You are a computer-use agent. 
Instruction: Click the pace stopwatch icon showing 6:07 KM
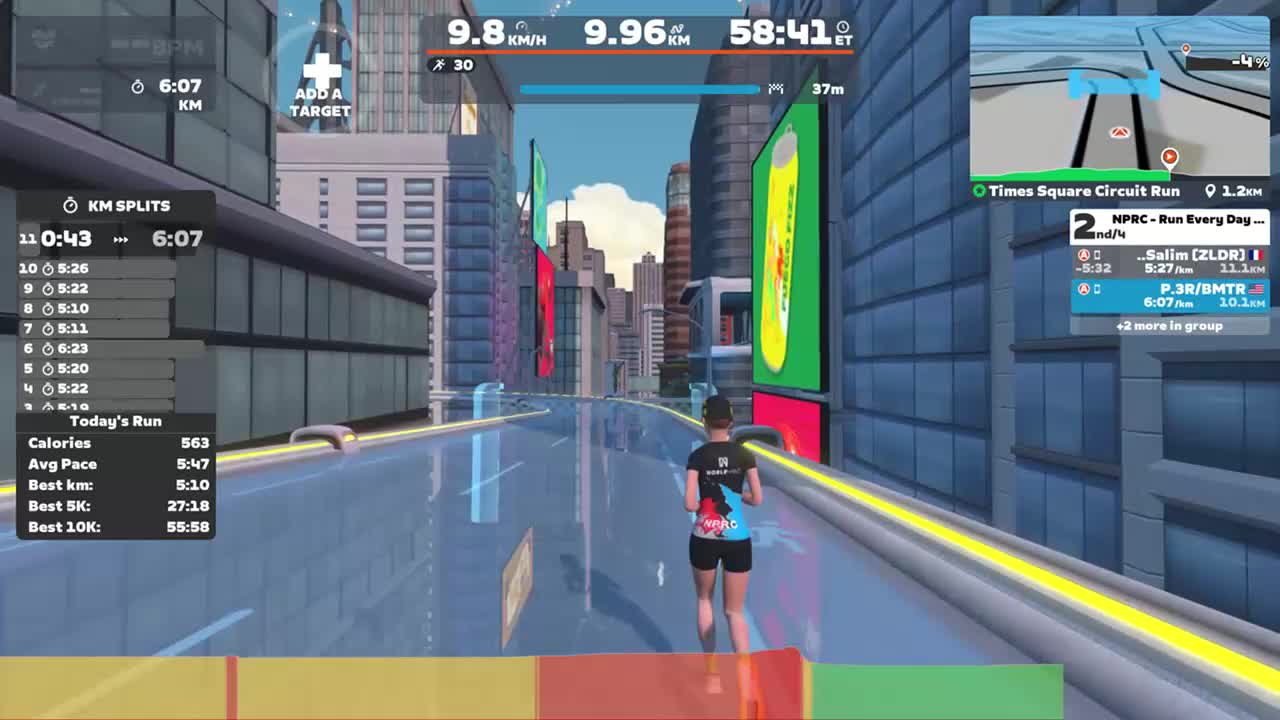(x=138, y=87)
